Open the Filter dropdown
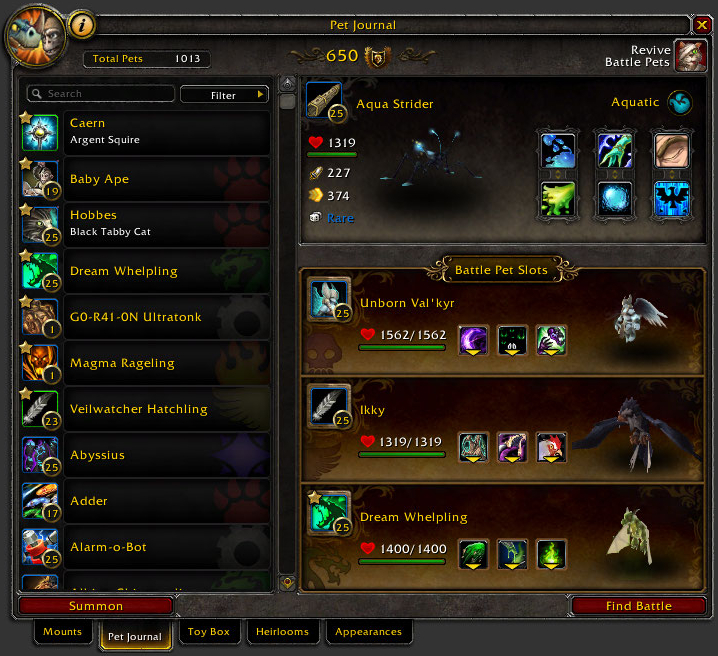This screenshot has width=718, height=656. (x=225, y=95)
